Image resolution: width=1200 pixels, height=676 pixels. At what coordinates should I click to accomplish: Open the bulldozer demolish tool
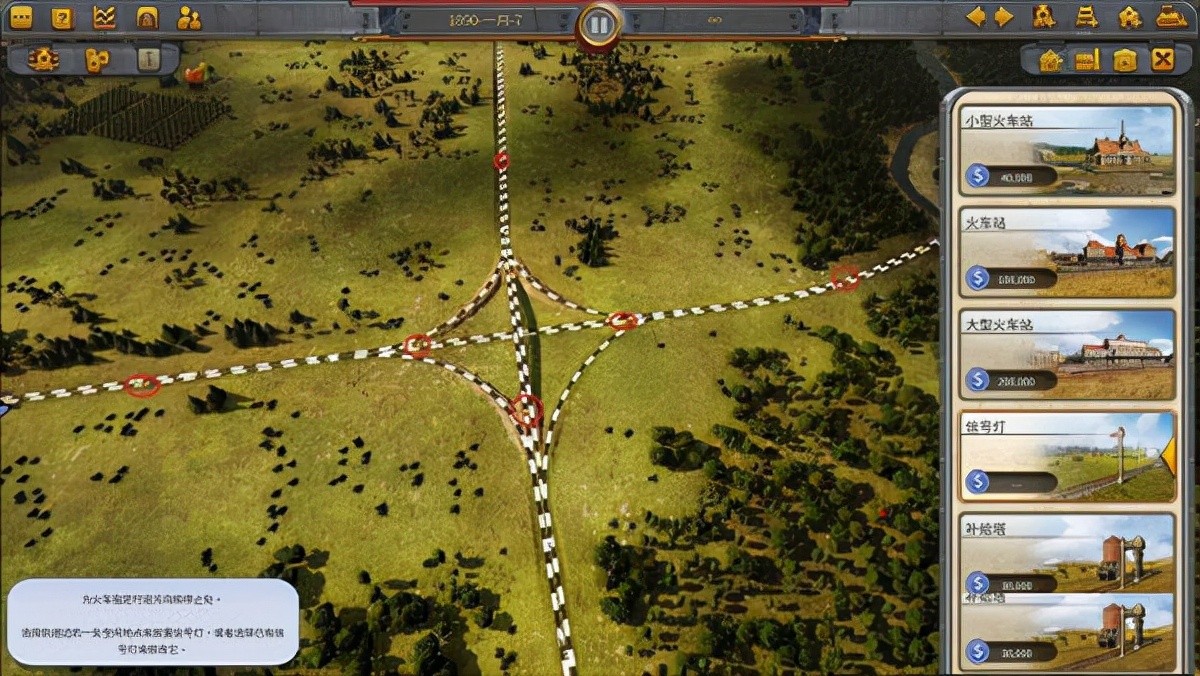point(1171,17)
